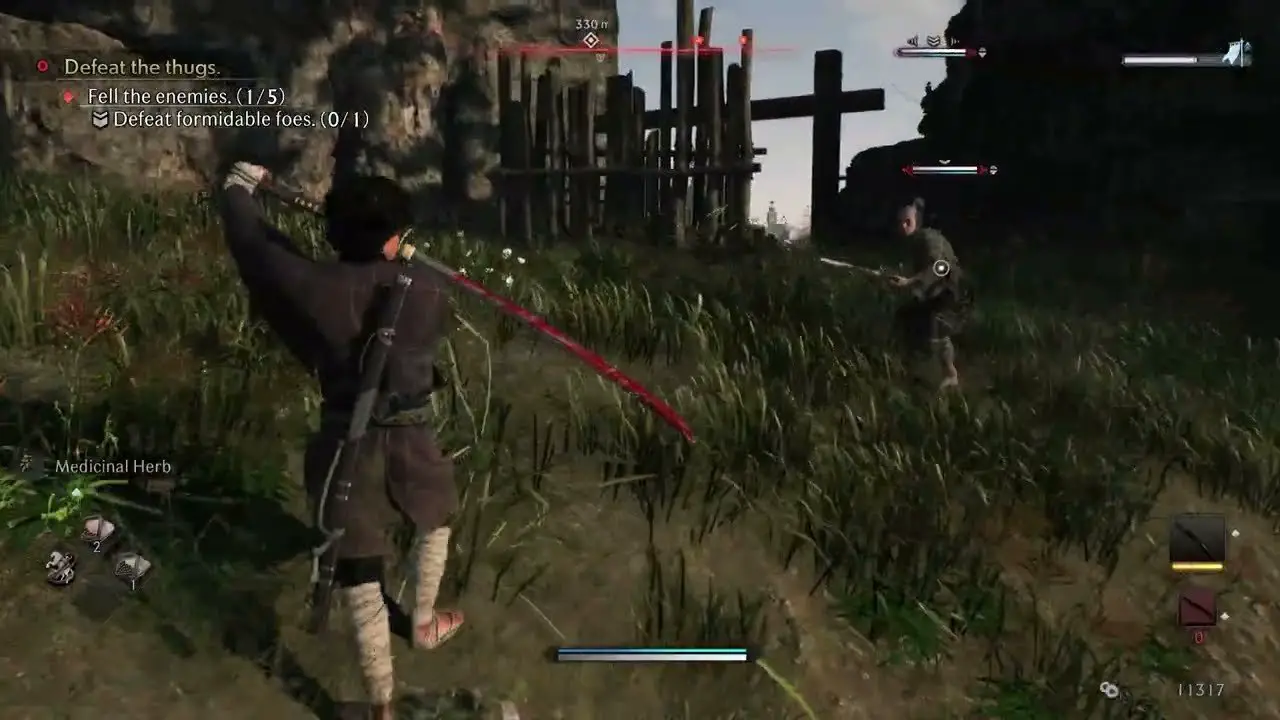Screen dimensions: 1280x720
Task: Click the diamond expander beside the katana slot
Action: [x=1235, y=532]
